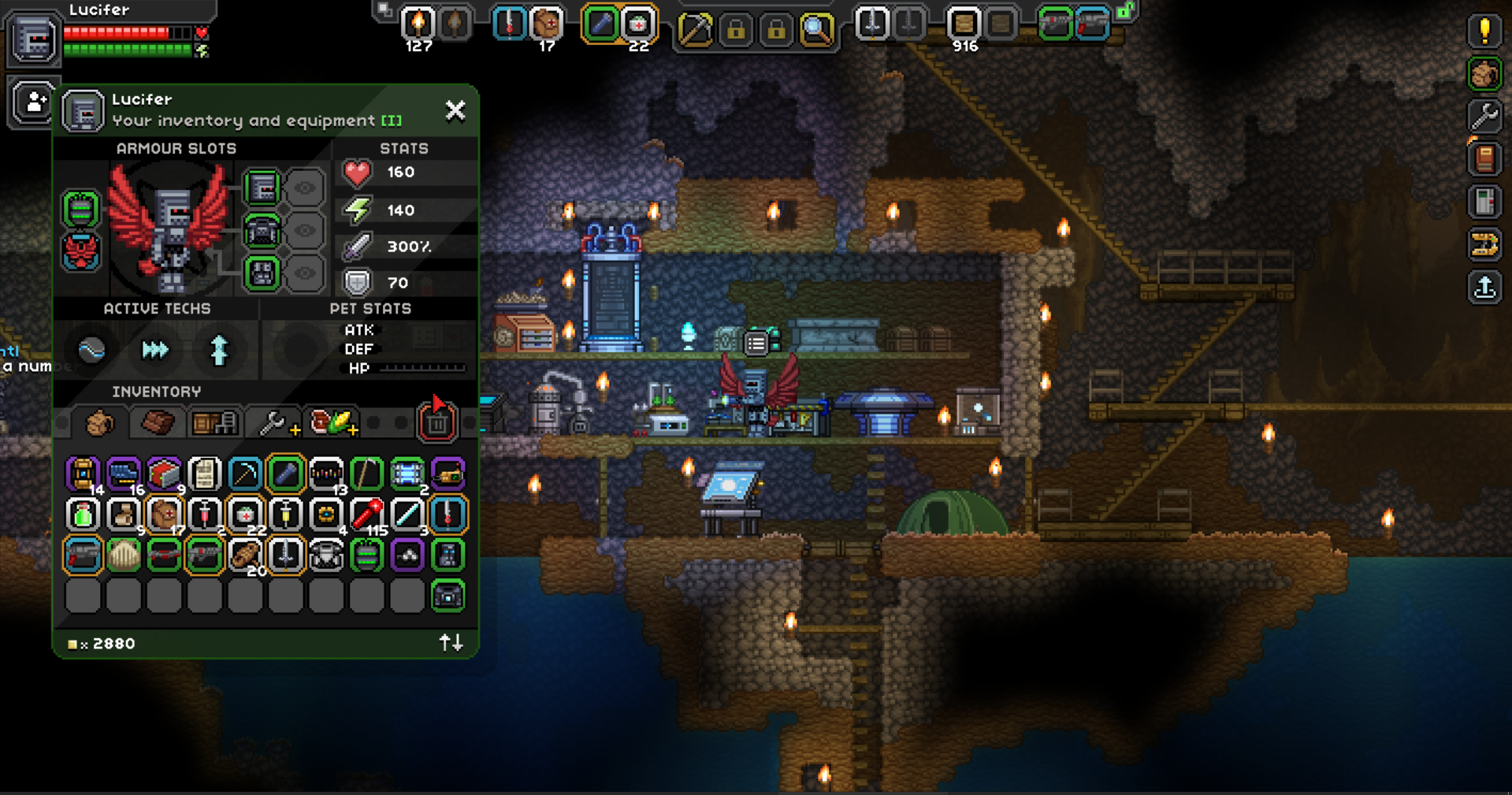This screenshot has height=795, width=1512.
Task: Open the crafting wrench menu button
Action: click(x=1484, y=117)
